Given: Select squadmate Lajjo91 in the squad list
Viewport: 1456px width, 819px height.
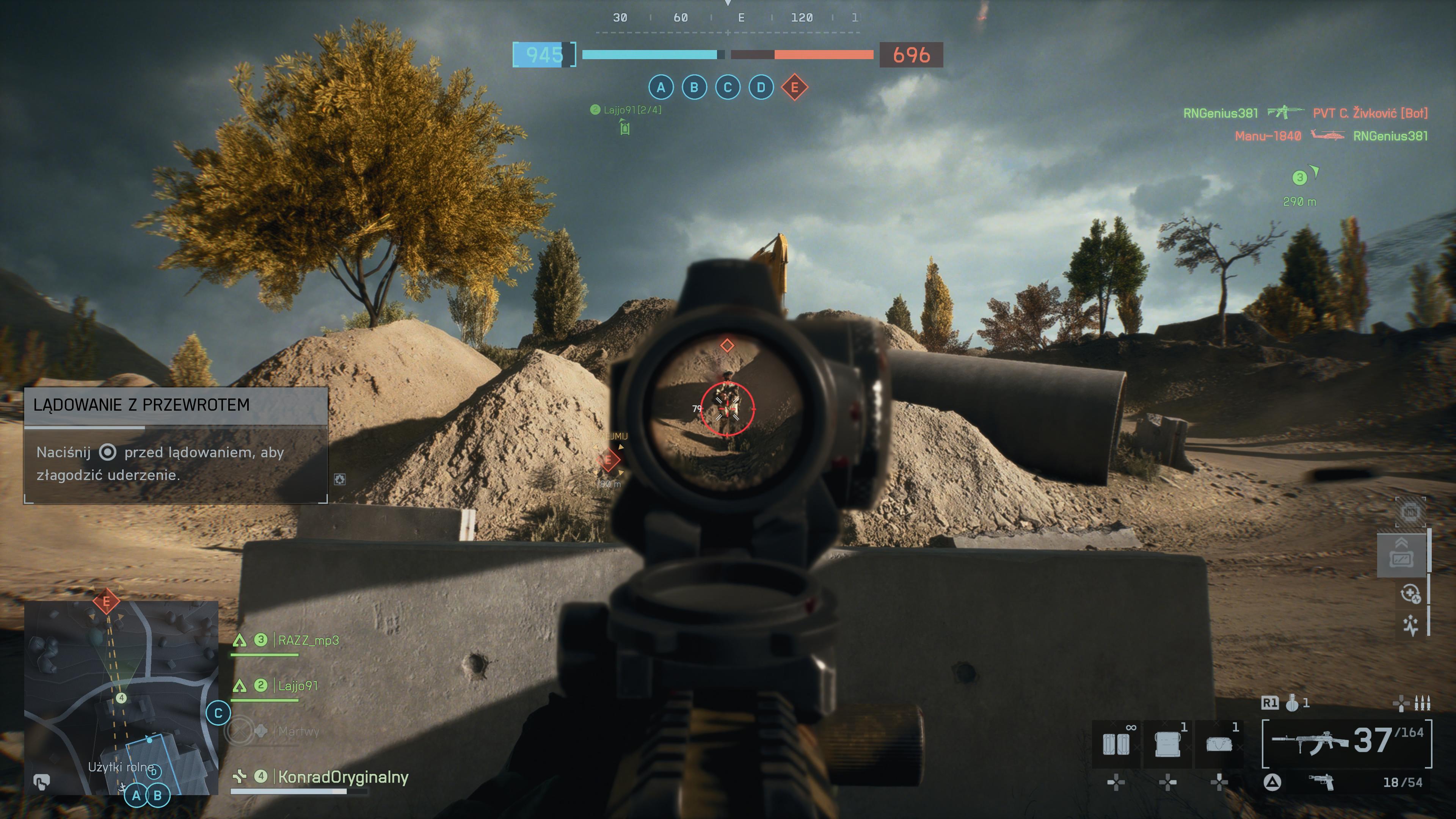Looking at the screenshot, I should click(x=297, y=686).
